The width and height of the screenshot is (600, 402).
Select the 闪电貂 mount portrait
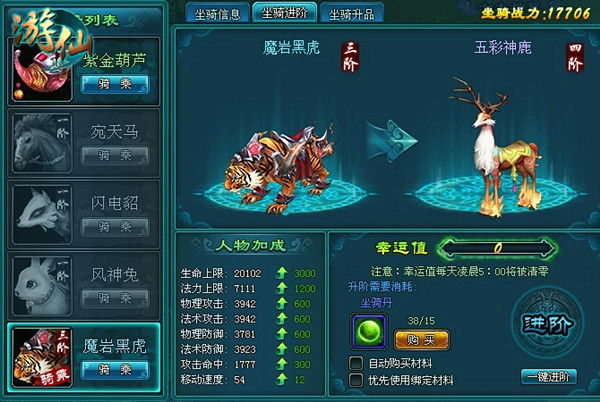pos(40,212)
